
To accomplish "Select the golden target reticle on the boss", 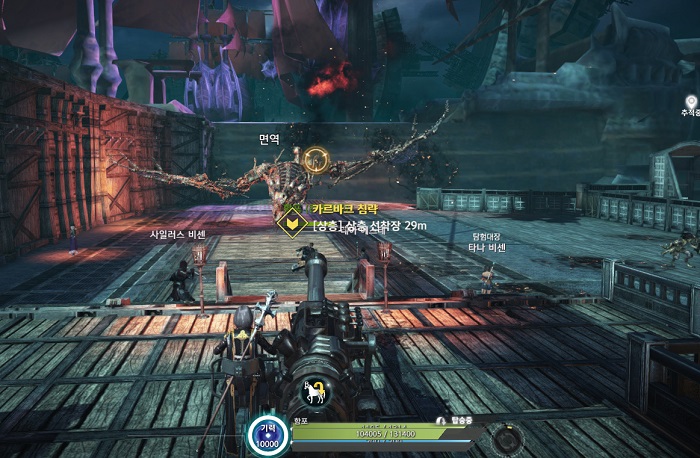I will (316, 160).
